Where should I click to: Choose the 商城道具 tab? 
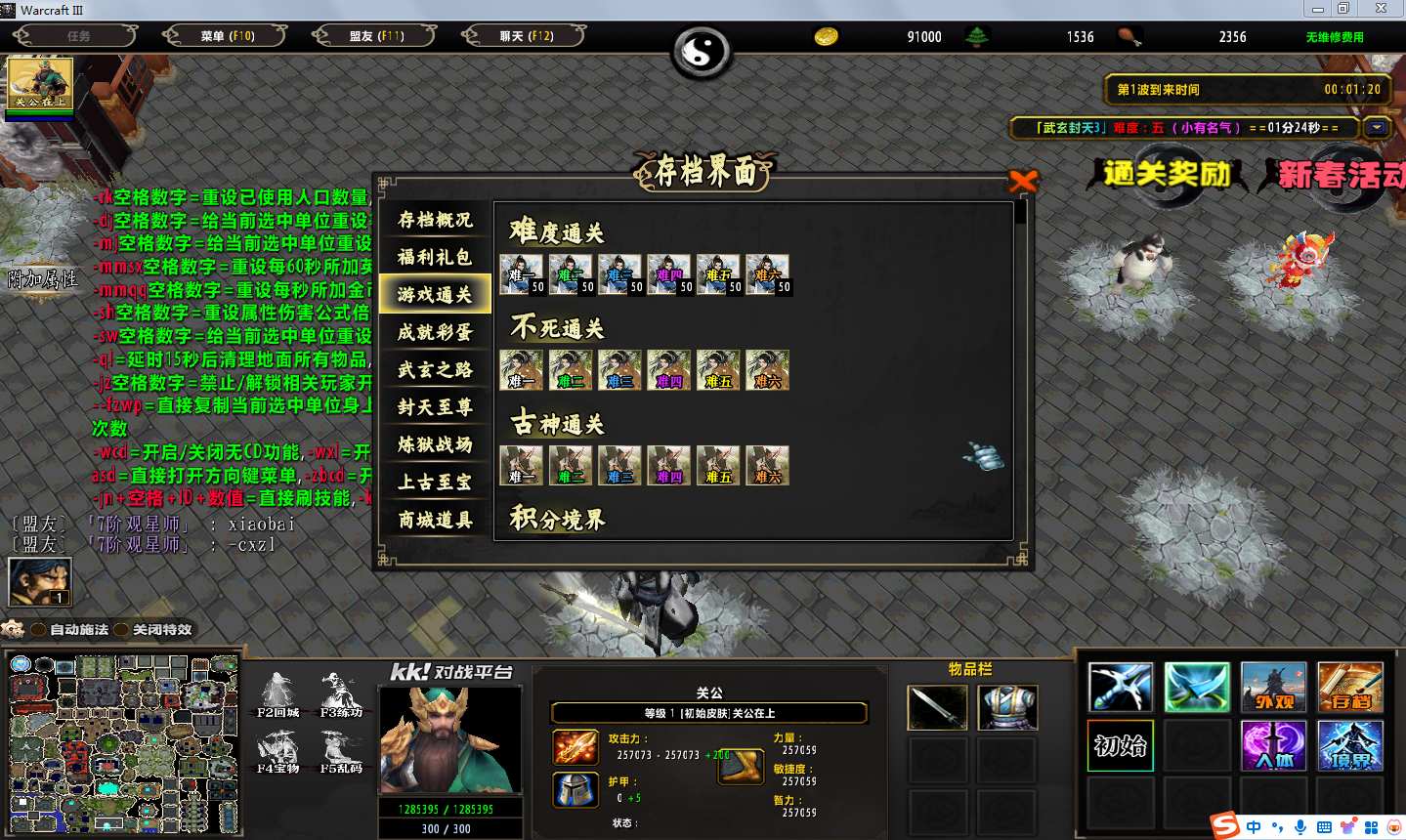click(x=435, y=520)
